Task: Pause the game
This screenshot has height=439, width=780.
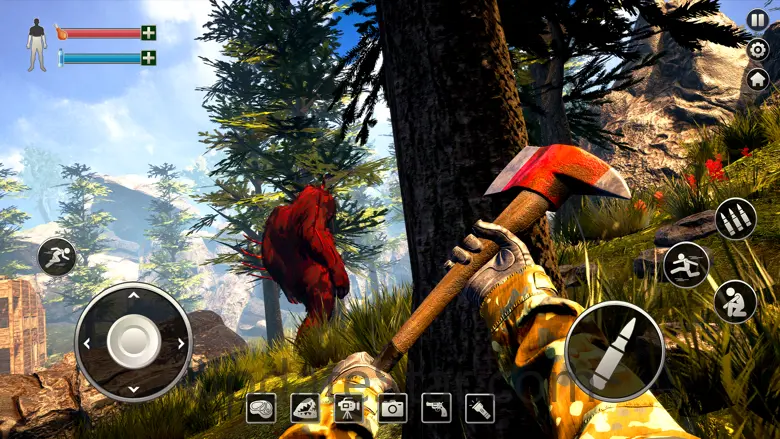Action: tap(757, 20)
